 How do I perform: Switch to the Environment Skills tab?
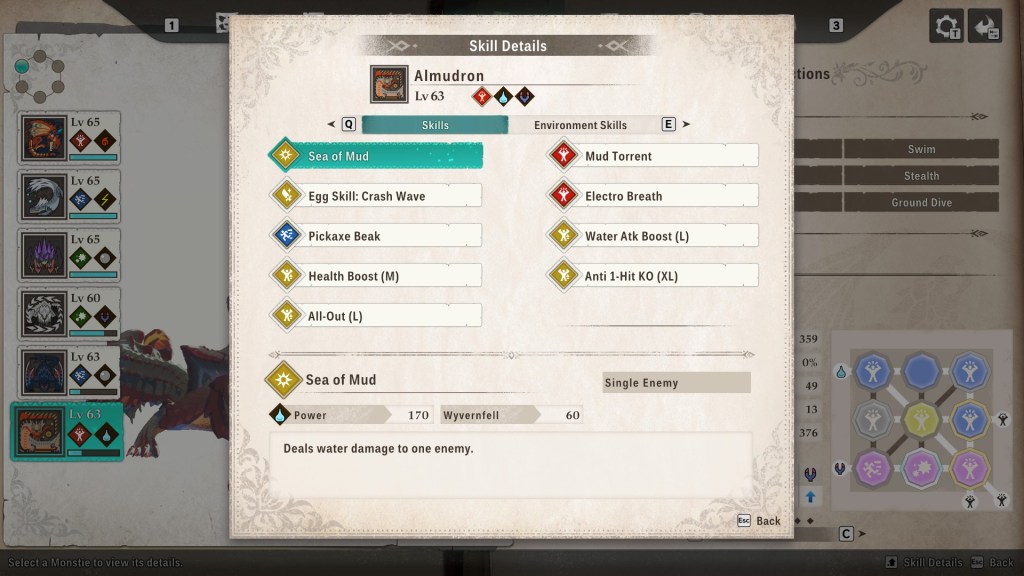coord(580,125)
